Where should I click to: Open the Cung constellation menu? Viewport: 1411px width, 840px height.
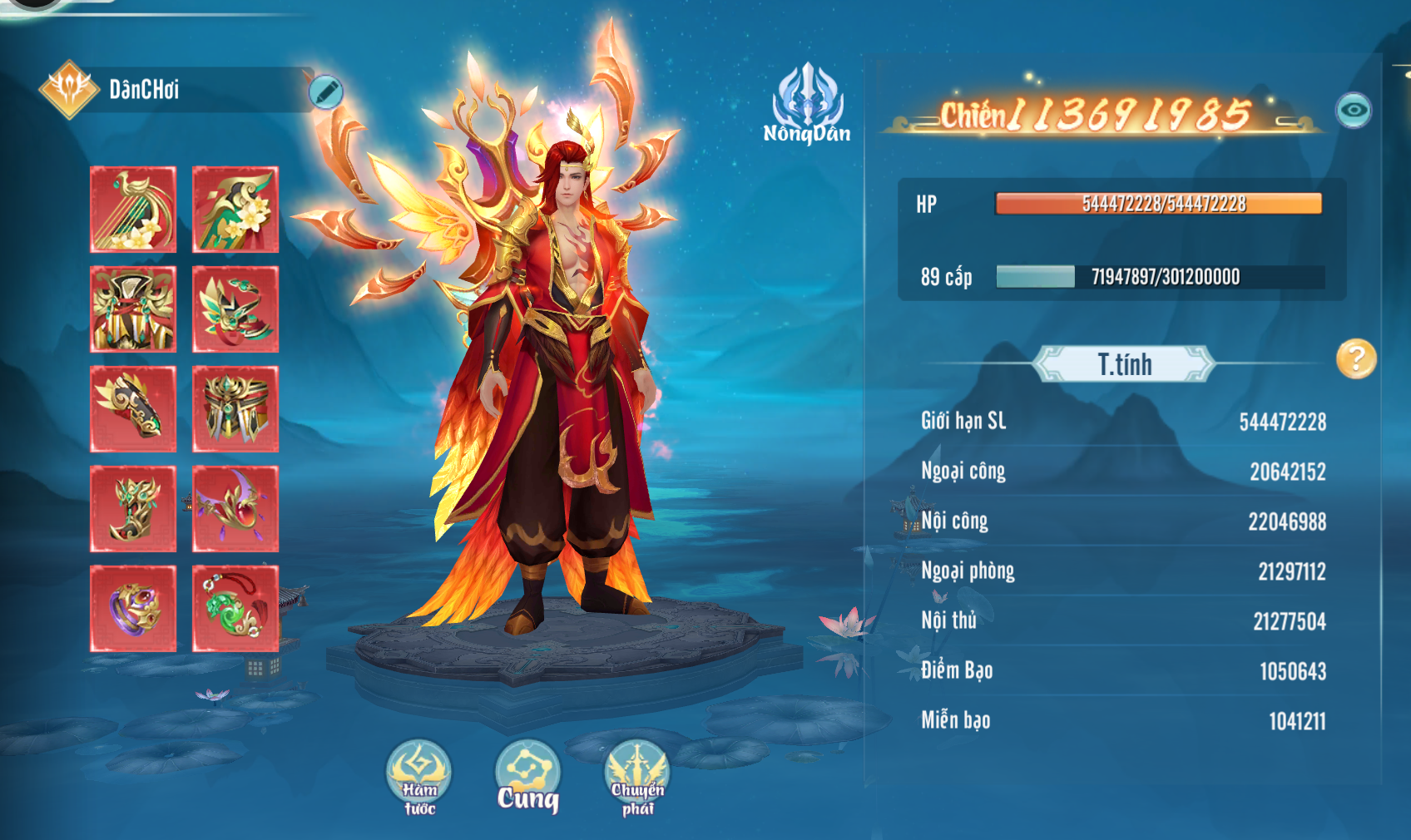click(x=527, y=778)
